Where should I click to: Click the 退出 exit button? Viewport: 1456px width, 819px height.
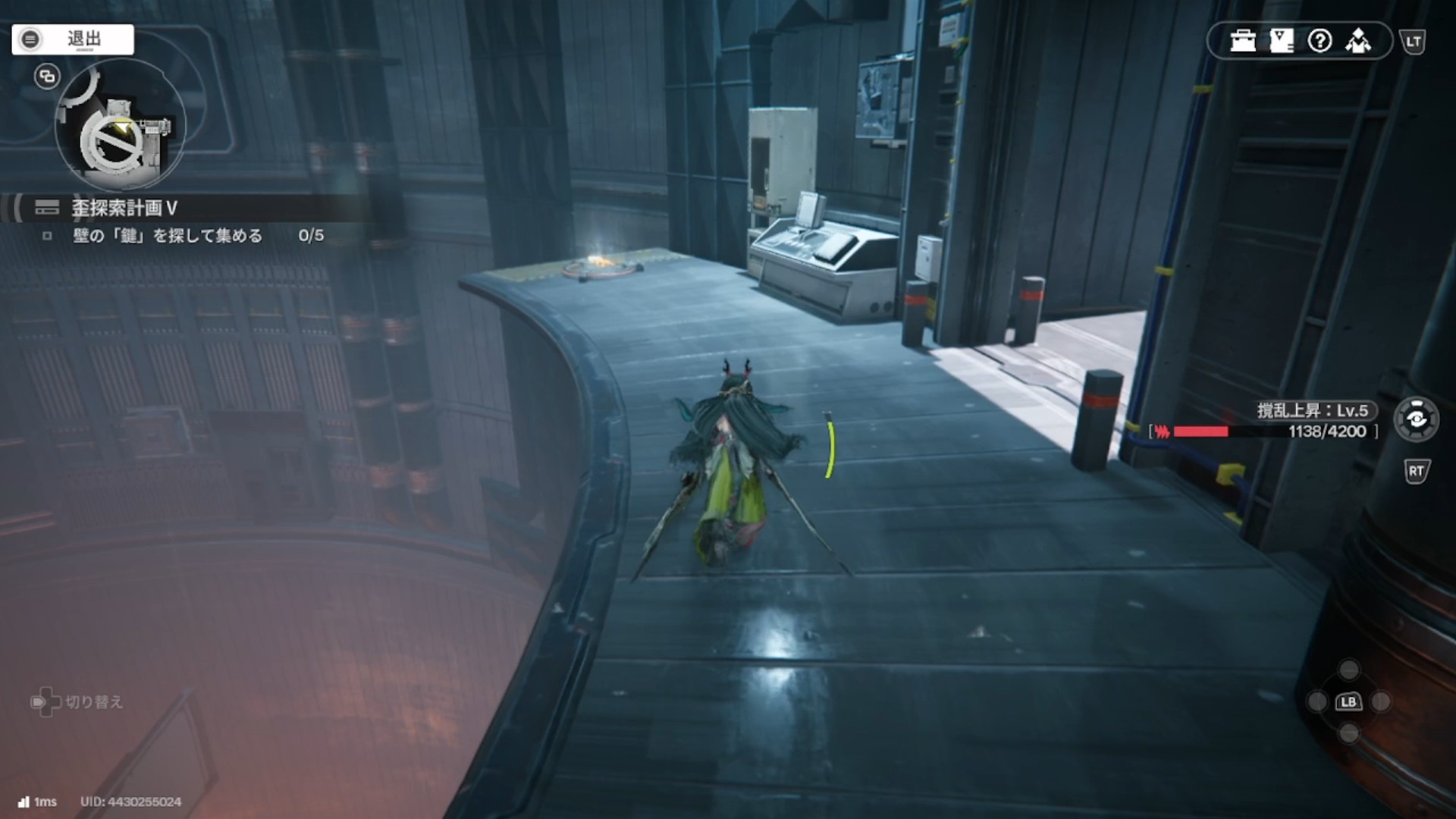click(x=73, y=39)
